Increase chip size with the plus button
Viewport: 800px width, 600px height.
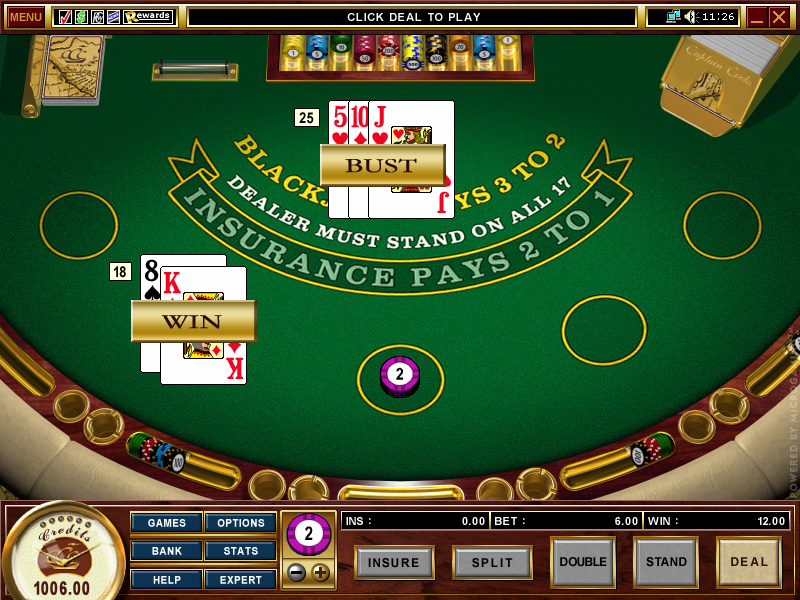point(320,573)
